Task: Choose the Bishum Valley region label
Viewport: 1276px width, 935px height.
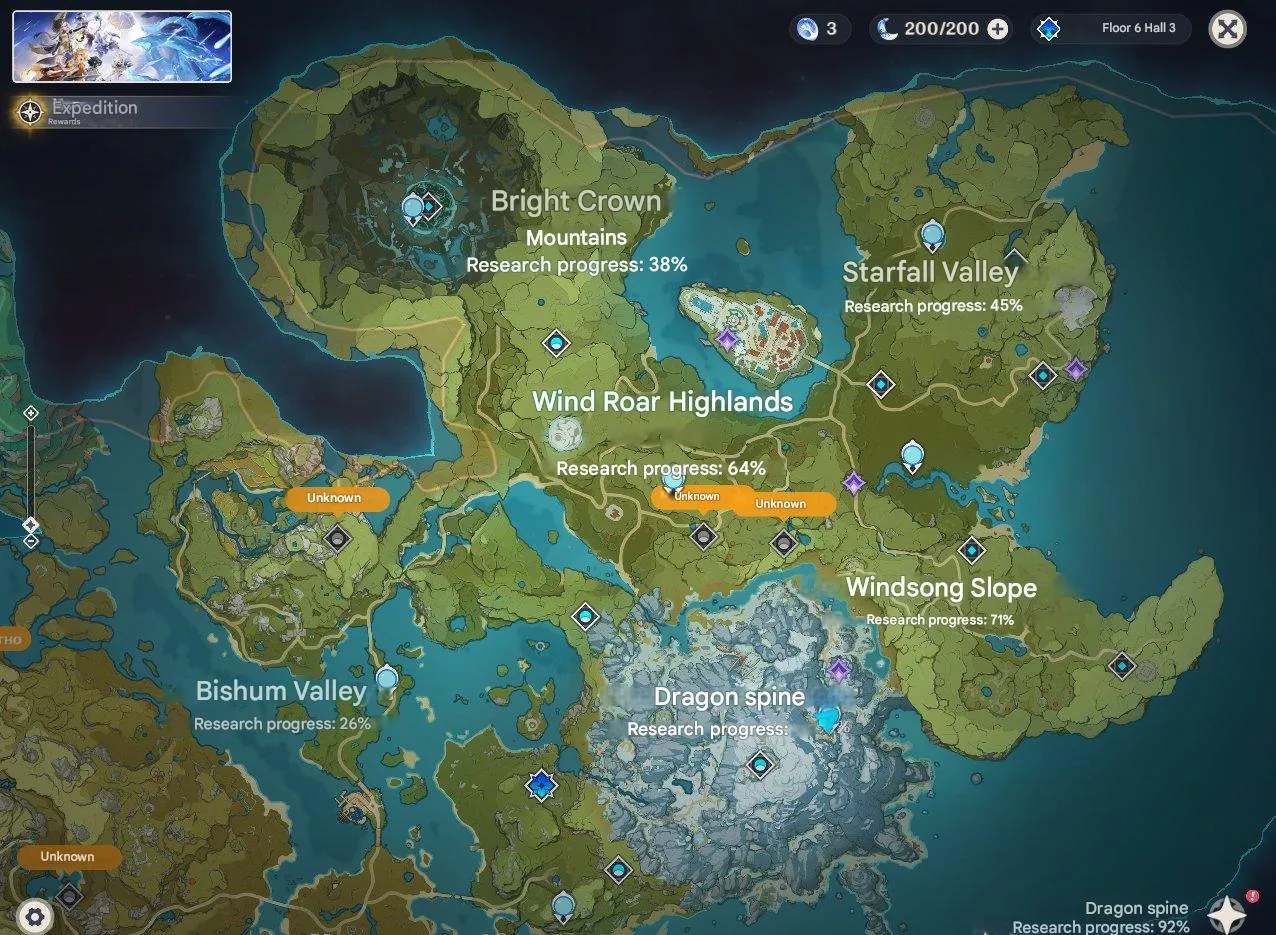Action: [x=280, y=691]
